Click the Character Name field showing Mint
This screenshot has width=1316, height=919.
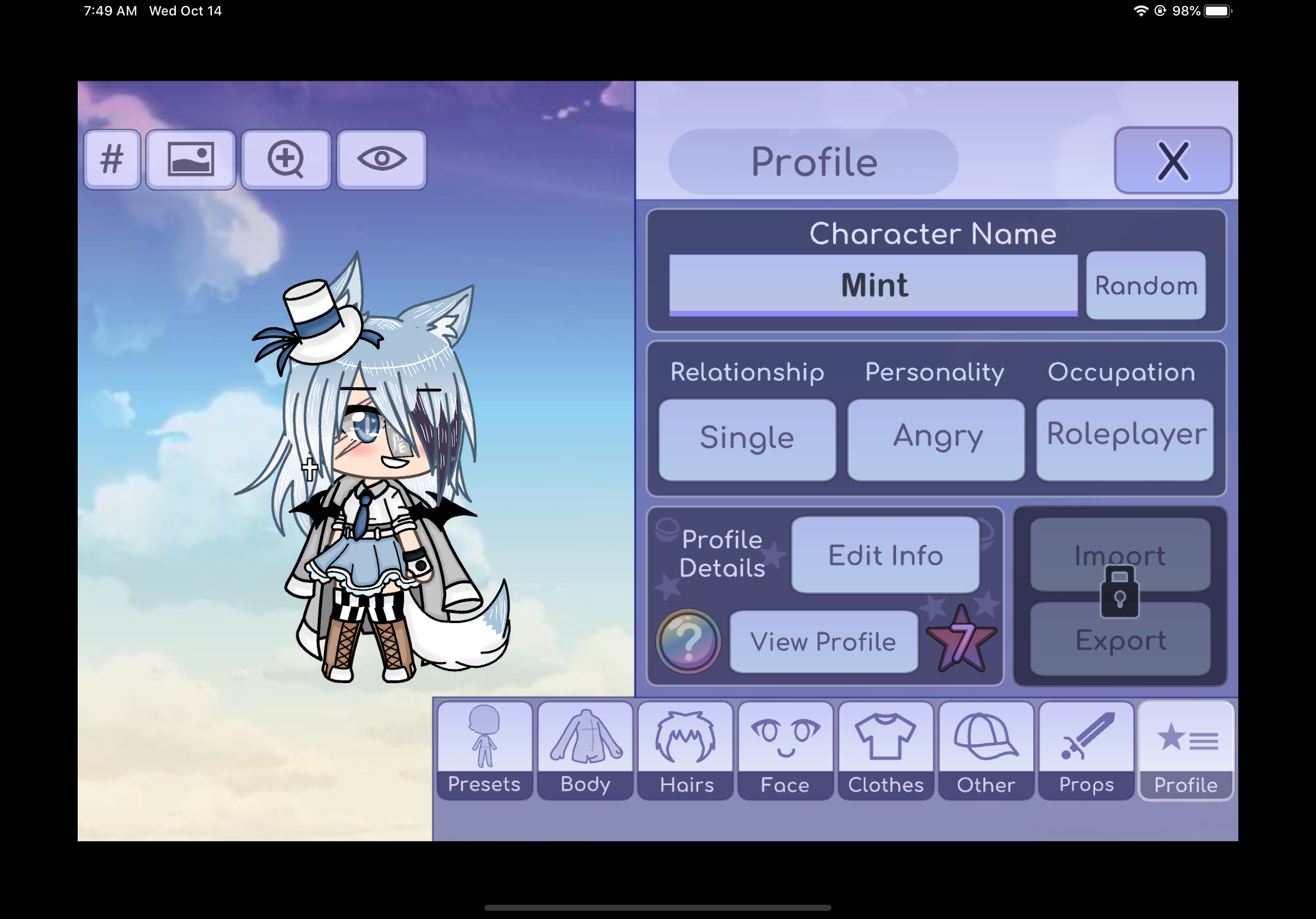point(872,285)
